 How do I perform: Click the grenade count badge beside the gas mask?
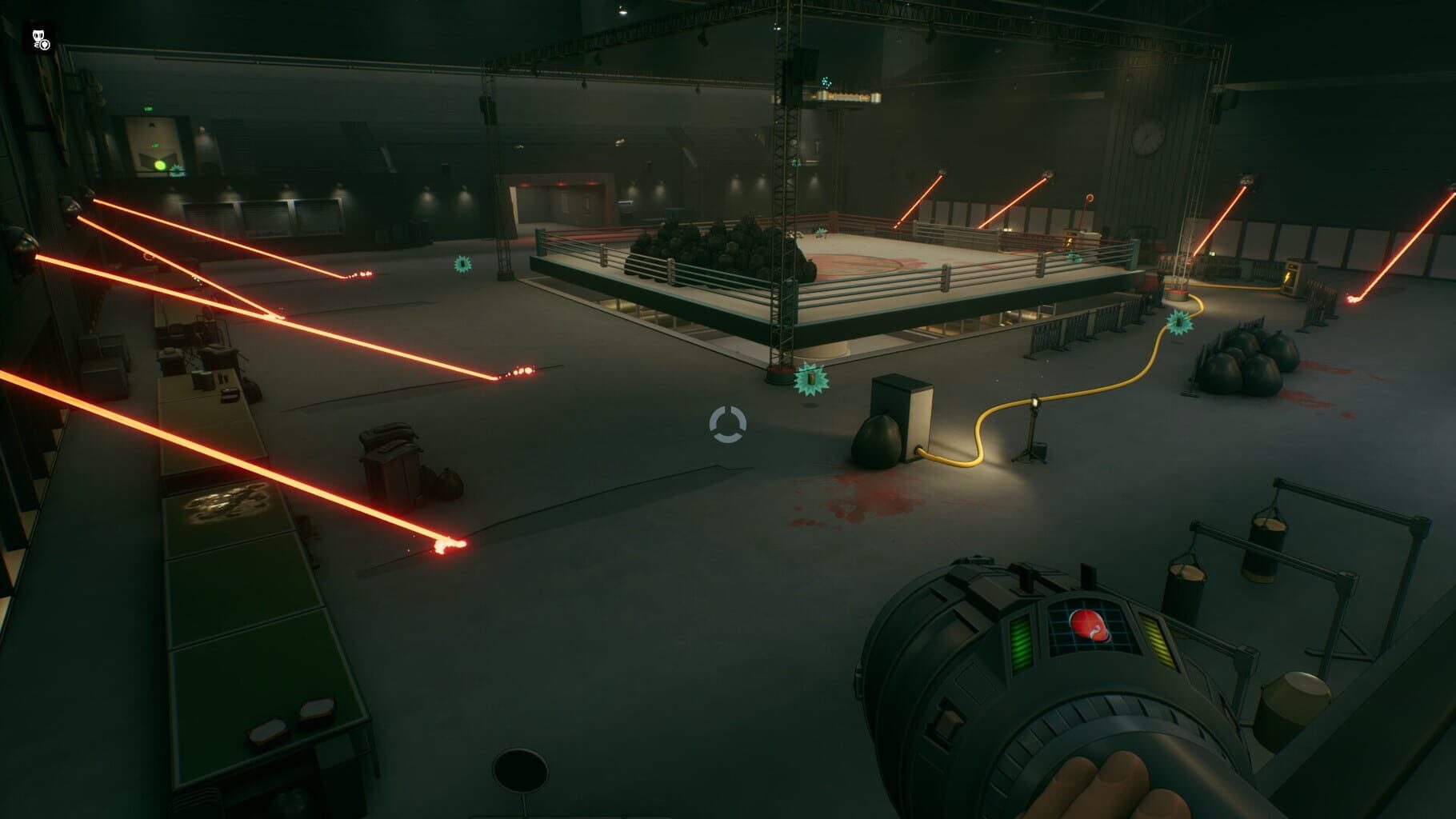[45, 45]
